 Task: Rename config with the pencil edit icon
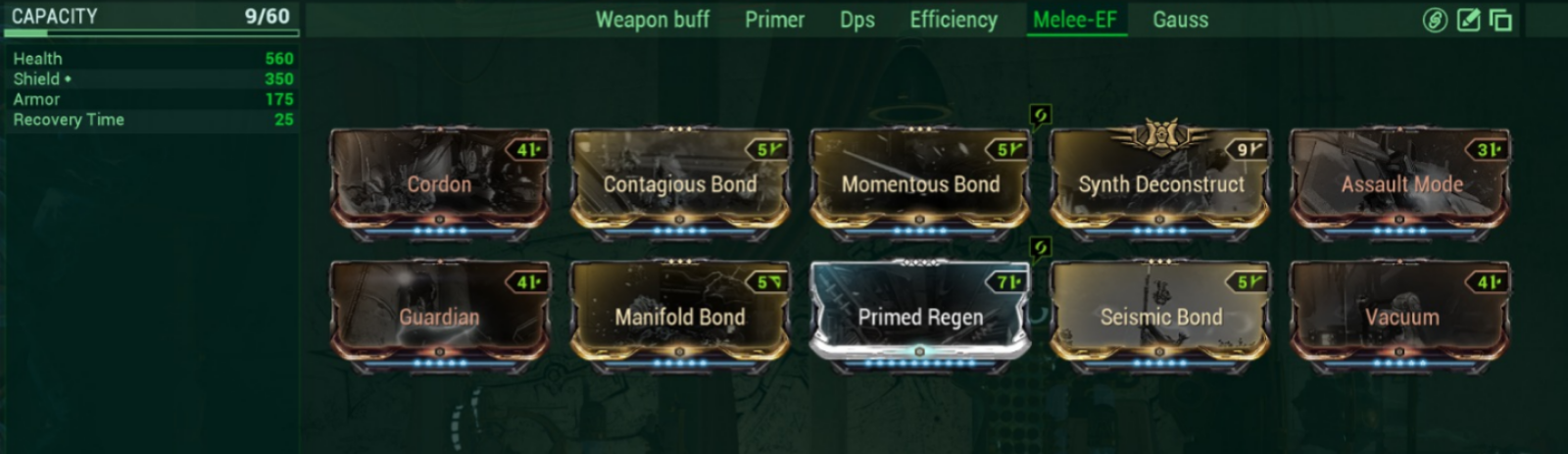point(1468,20)
